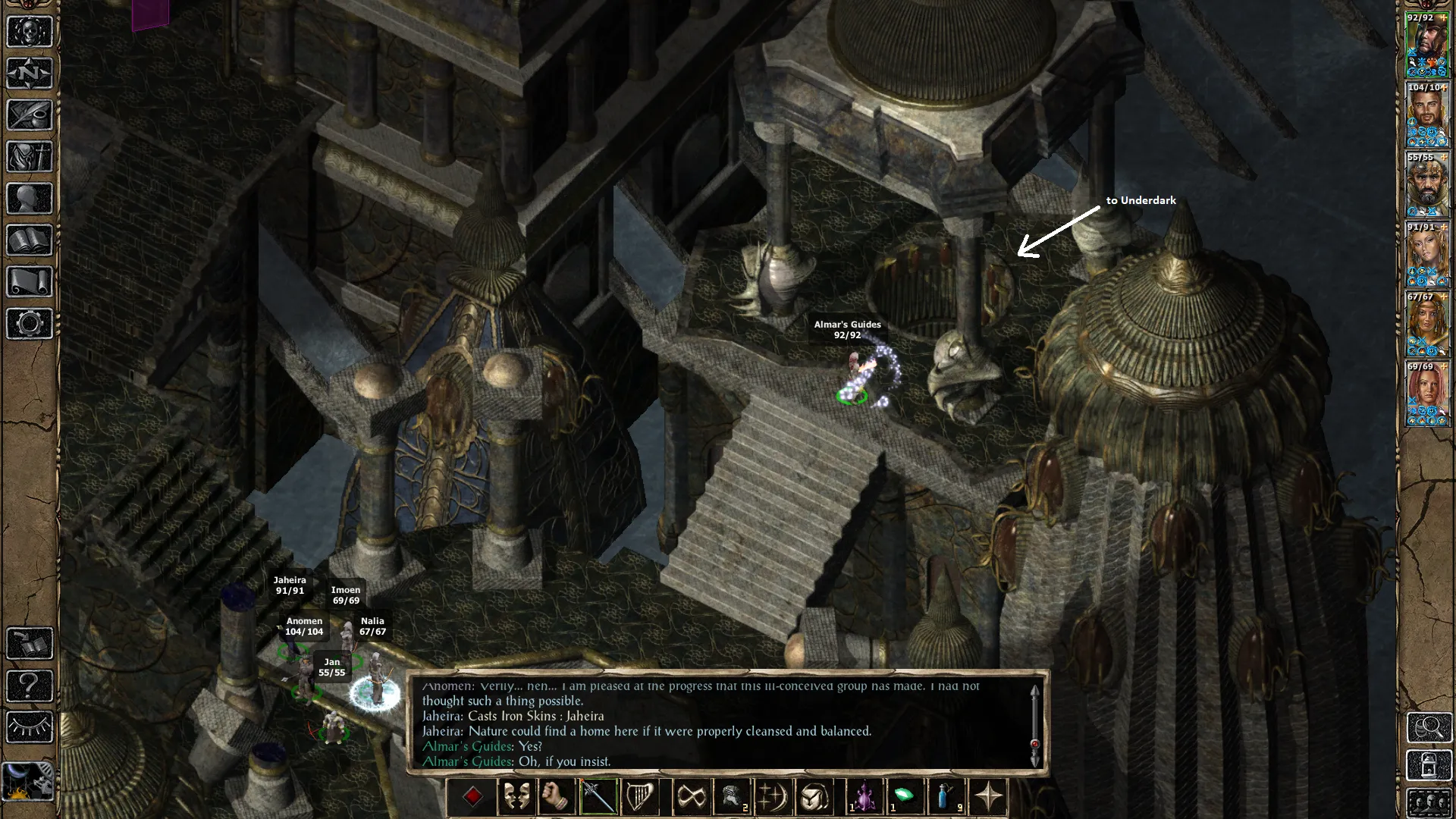
Task: Open the priest scroll button
Action: coord(30,282)
